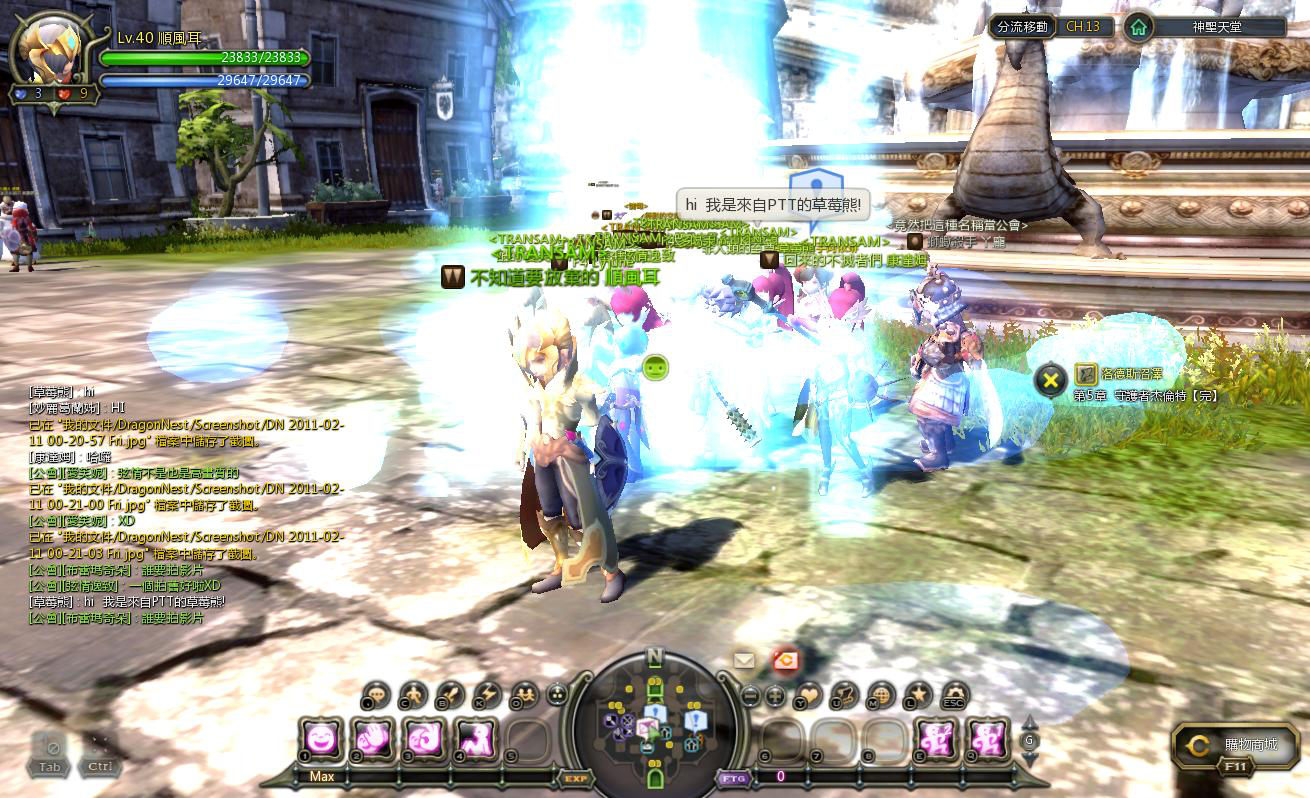Use the waving hand emote in slot 2
The width and height of the screenshot is (1310, 798).
pyautogui.click(x=373, y=741)
